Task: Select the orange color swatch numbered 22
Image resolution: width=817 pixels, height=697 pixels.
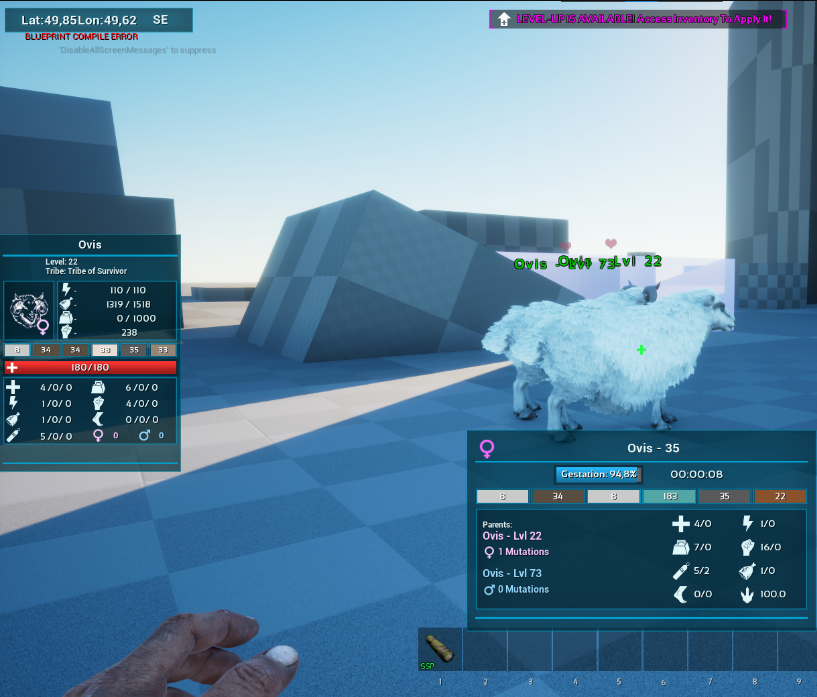Action: pos(780,496)
